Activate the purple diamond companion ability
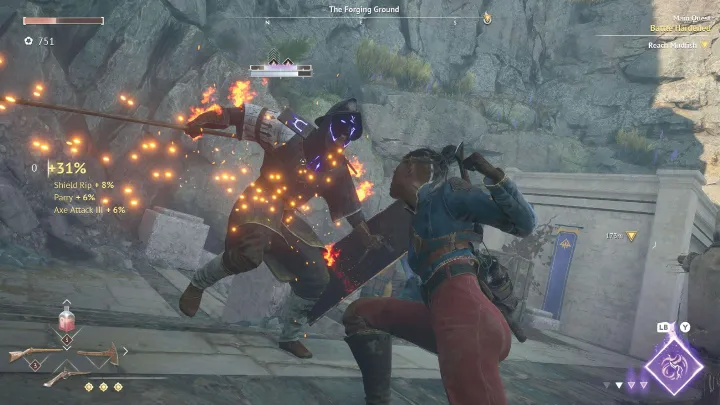Screen dimensions: 720x405 pyautogui.click(x=672, y=364)
